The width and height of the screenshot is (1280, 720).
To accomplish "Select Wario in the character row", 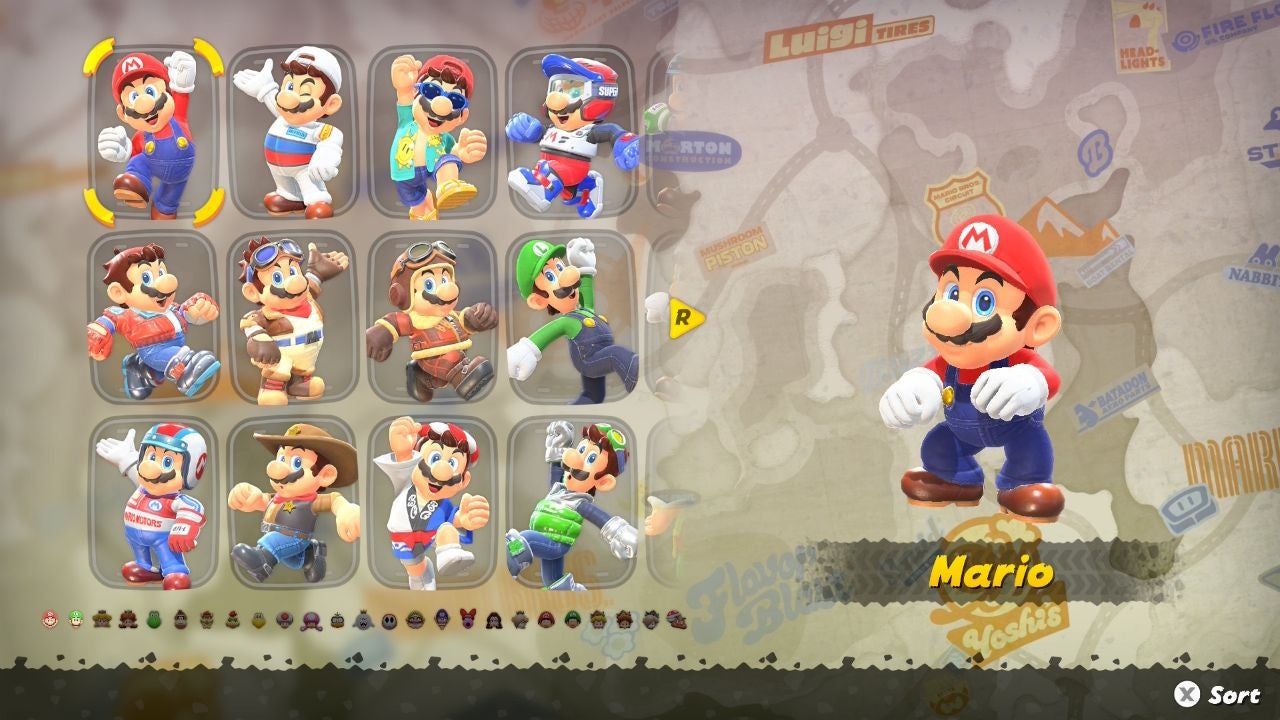I will click(x=415, y=620).
